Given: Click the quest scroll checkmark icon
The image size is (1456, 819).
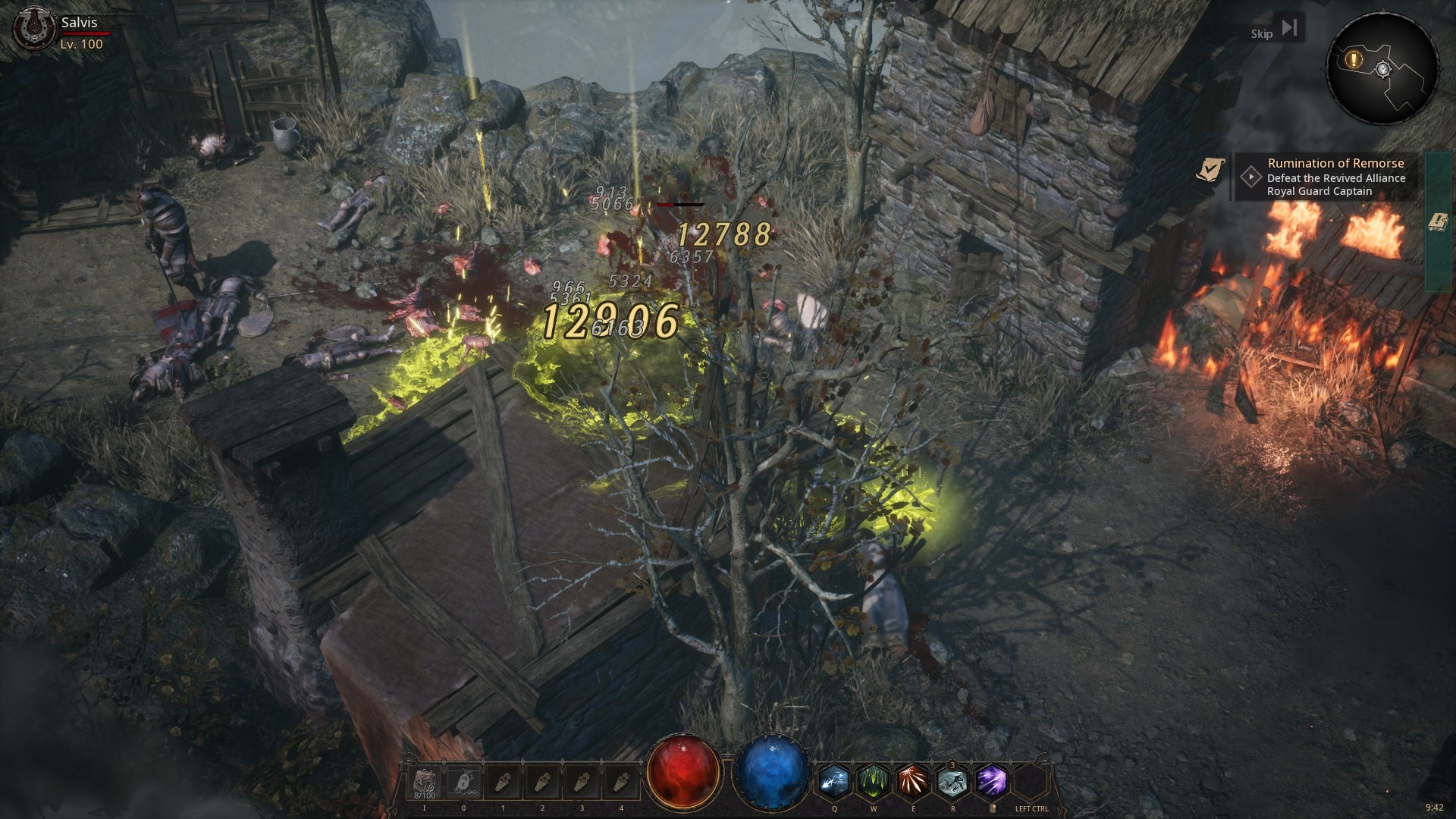Looking at the screenshot, I should [1210, 170].
